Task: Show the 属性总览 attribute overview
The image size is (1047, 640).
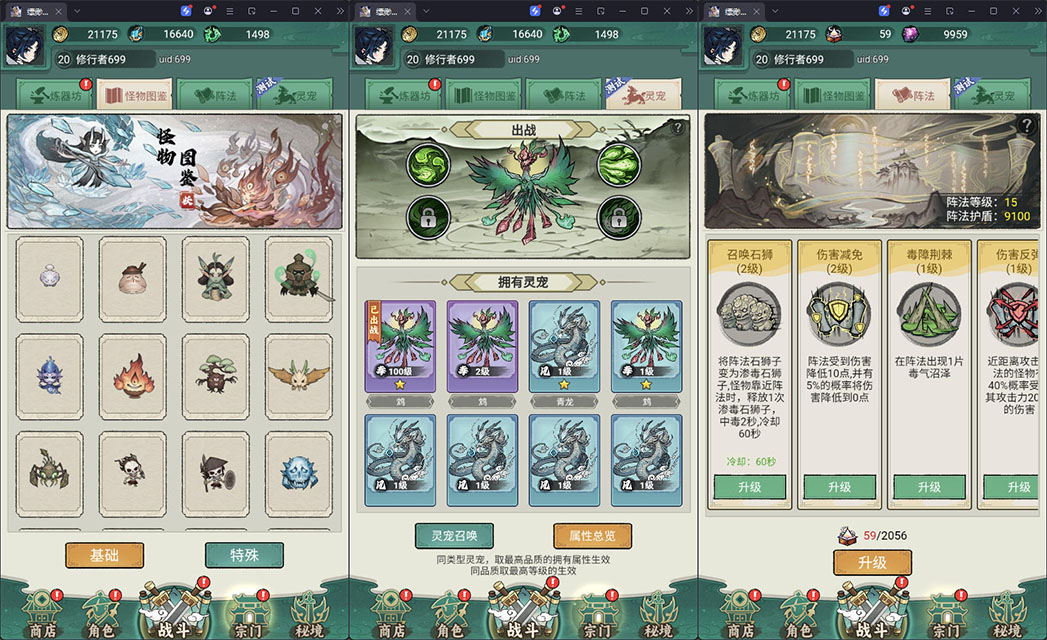Action: click(x=592, y=536)
